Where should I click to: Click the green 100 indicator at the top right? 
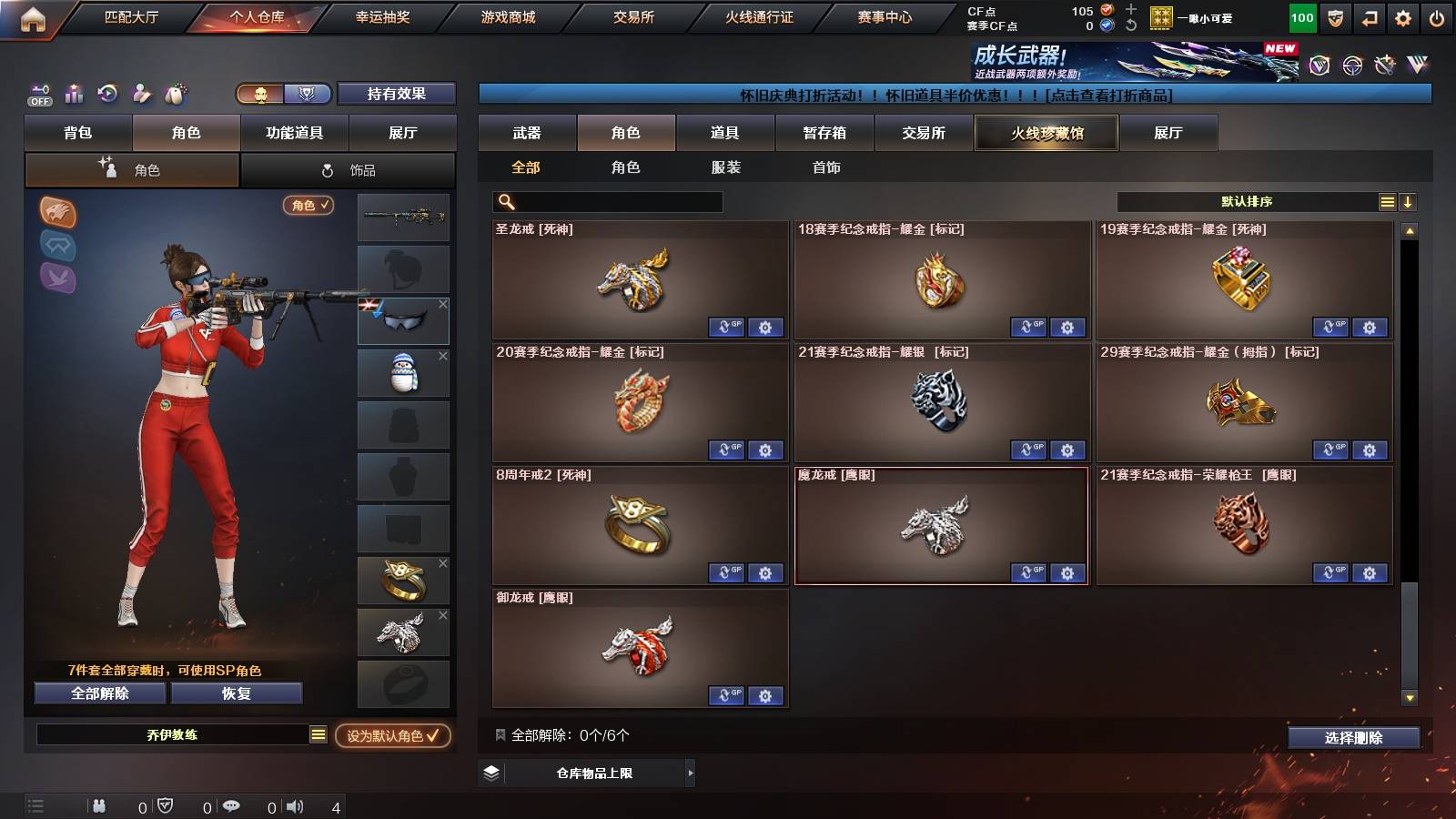(1301, 16)
